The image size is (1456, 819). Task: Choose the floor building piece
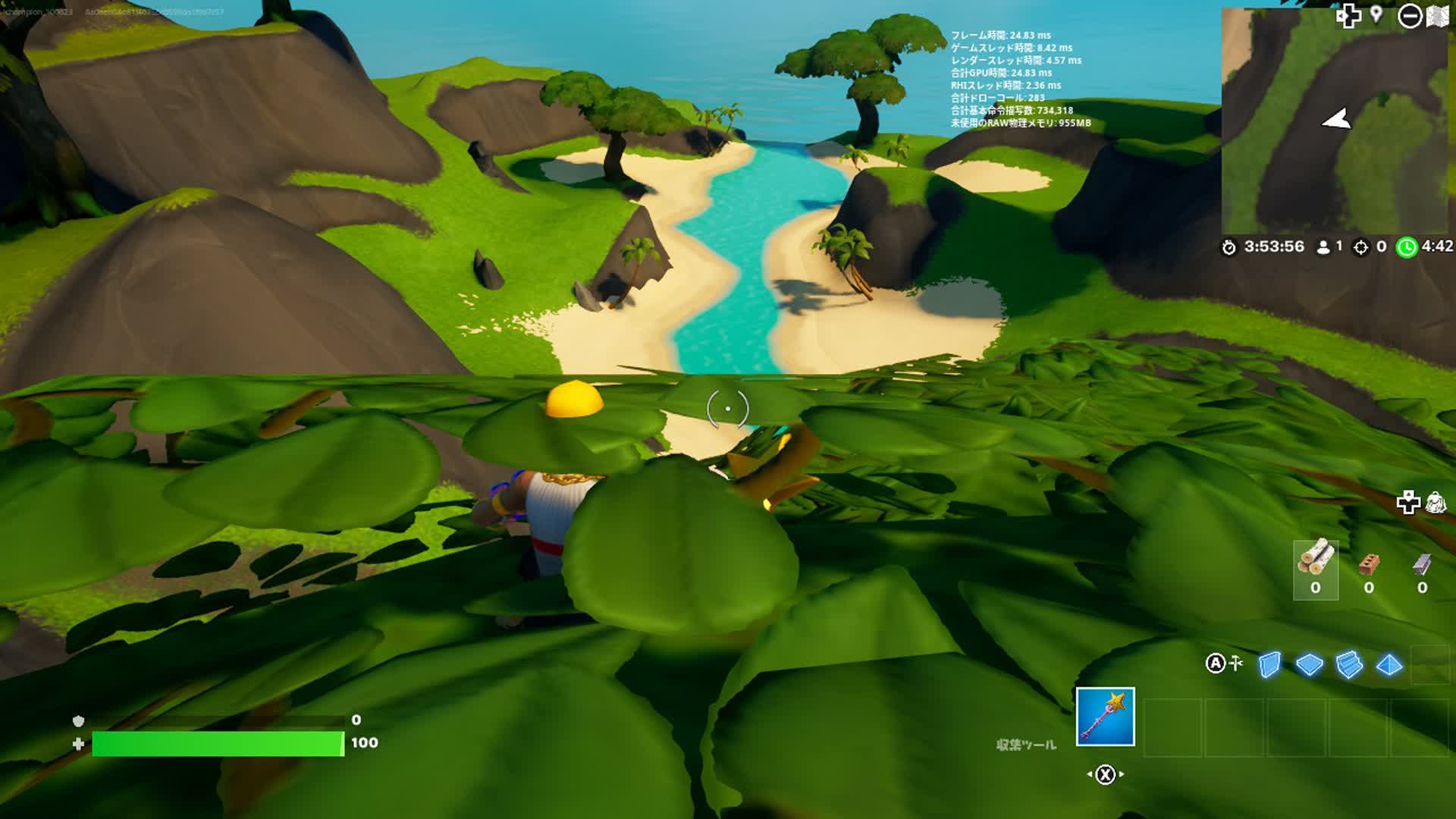(1309, 665)
